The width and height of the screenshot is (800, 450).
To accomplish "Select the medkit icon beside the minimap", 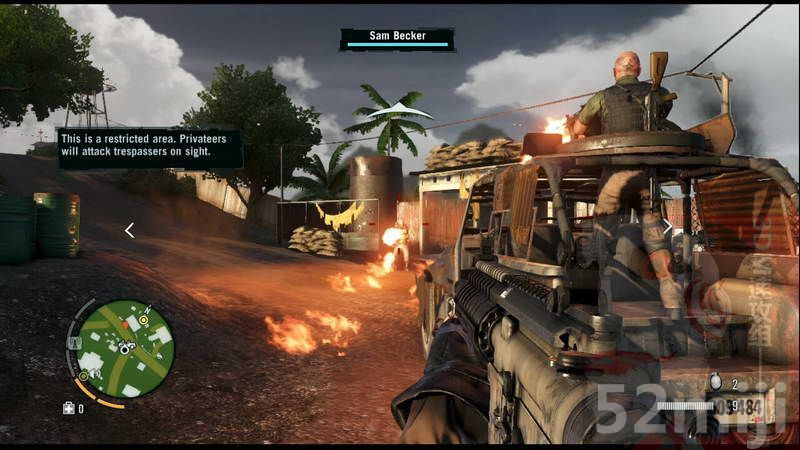I will click(x=69, y=408).
